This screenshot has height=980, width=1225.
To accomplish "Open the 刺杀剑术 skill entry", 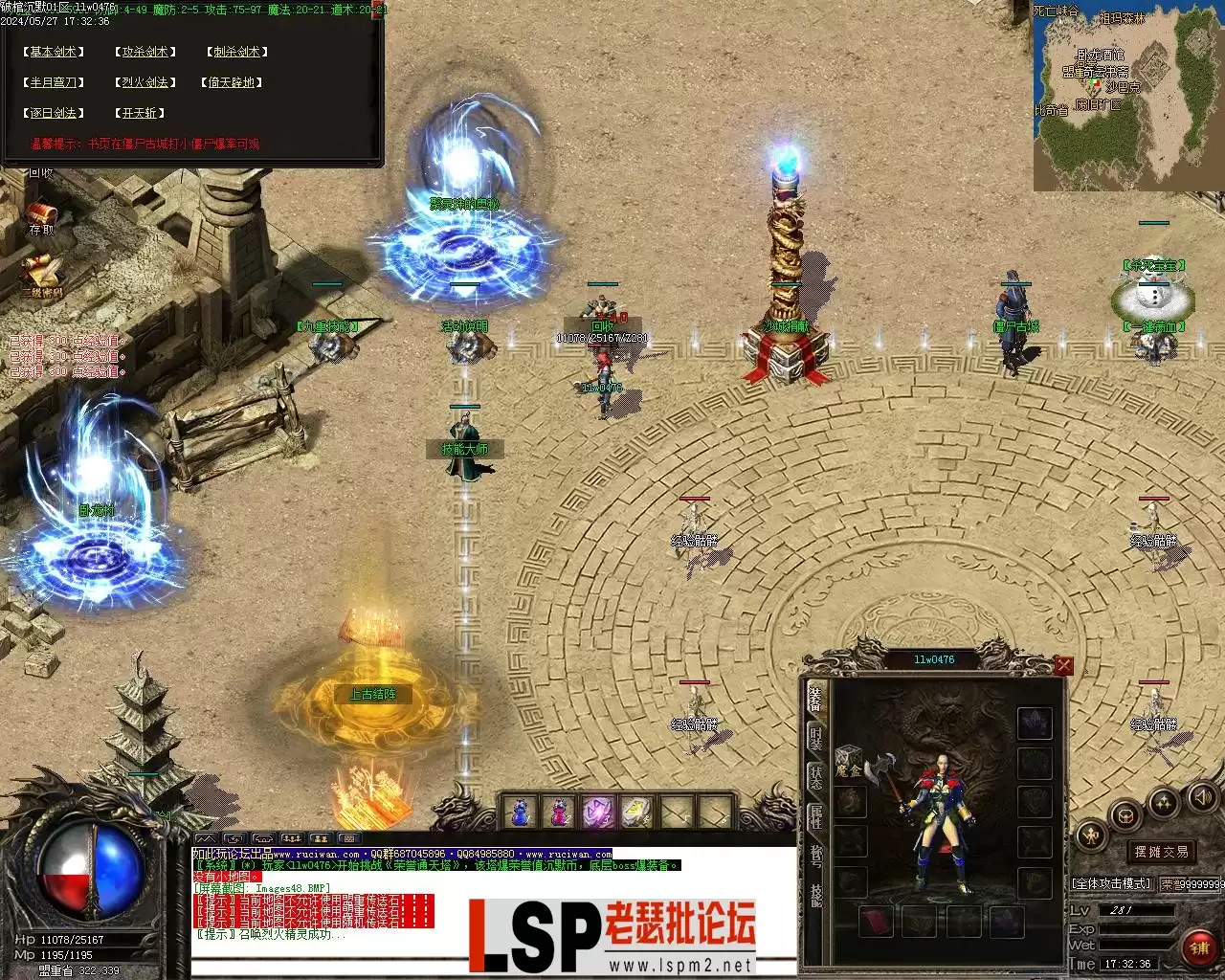I will 236,52.
